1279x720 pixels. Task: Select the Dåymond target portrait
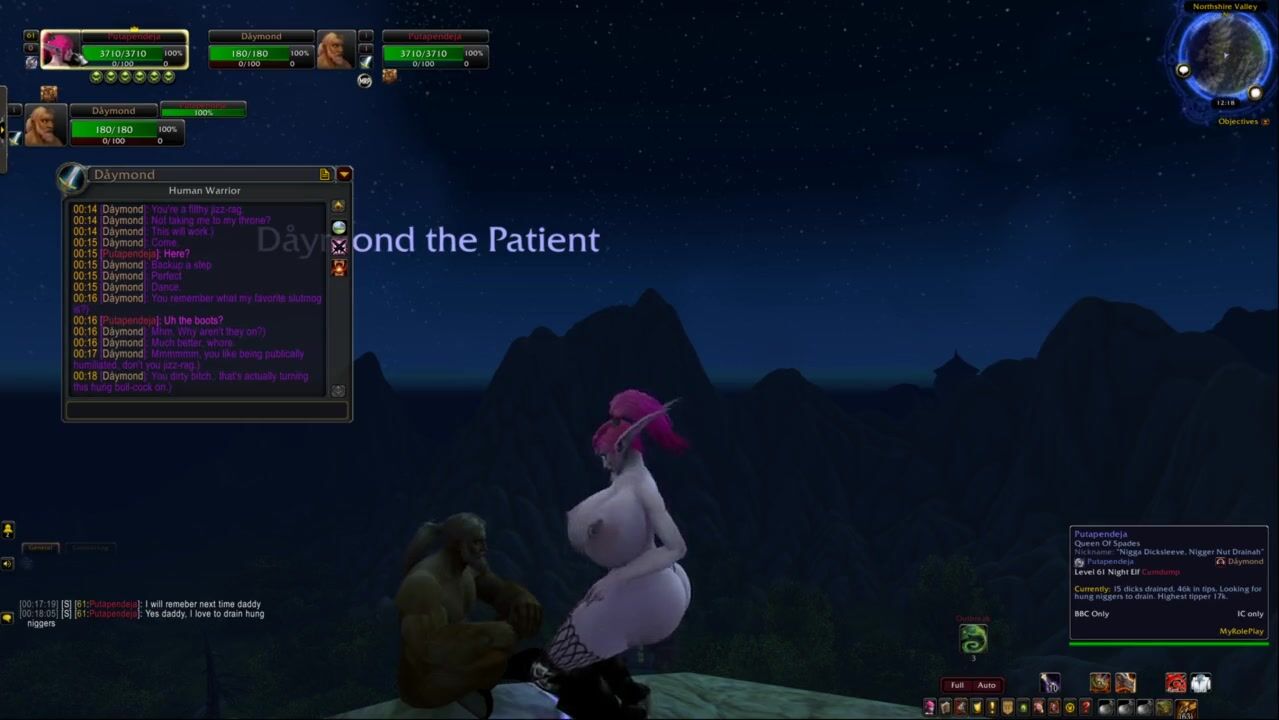(335, 50)
